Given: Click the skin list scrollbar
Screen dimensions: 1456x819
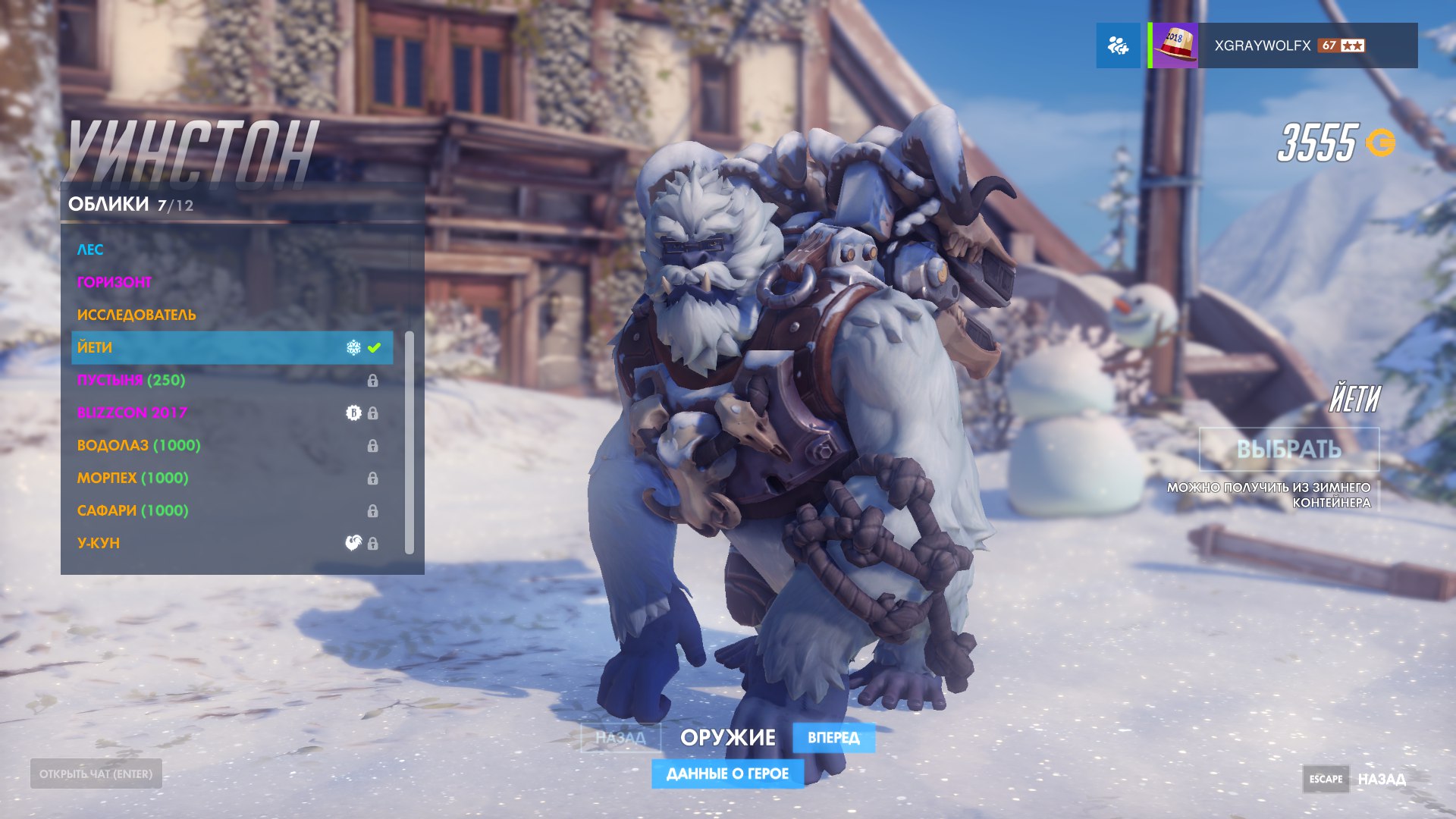Looking at the screenshot, I should coord(409,442).
